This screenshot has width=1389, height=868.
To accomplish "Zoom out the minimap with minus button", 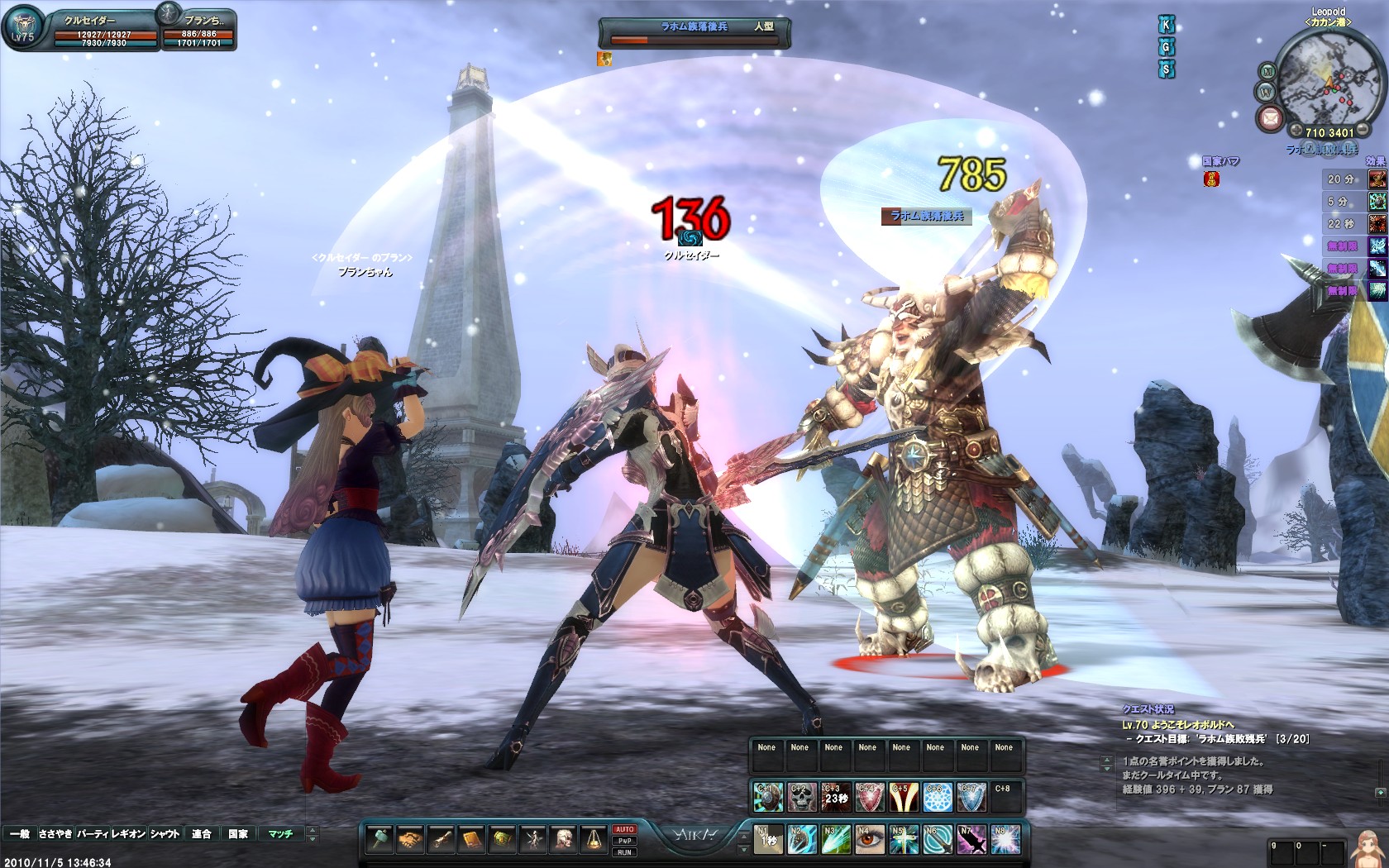I will coord(1363,131).
